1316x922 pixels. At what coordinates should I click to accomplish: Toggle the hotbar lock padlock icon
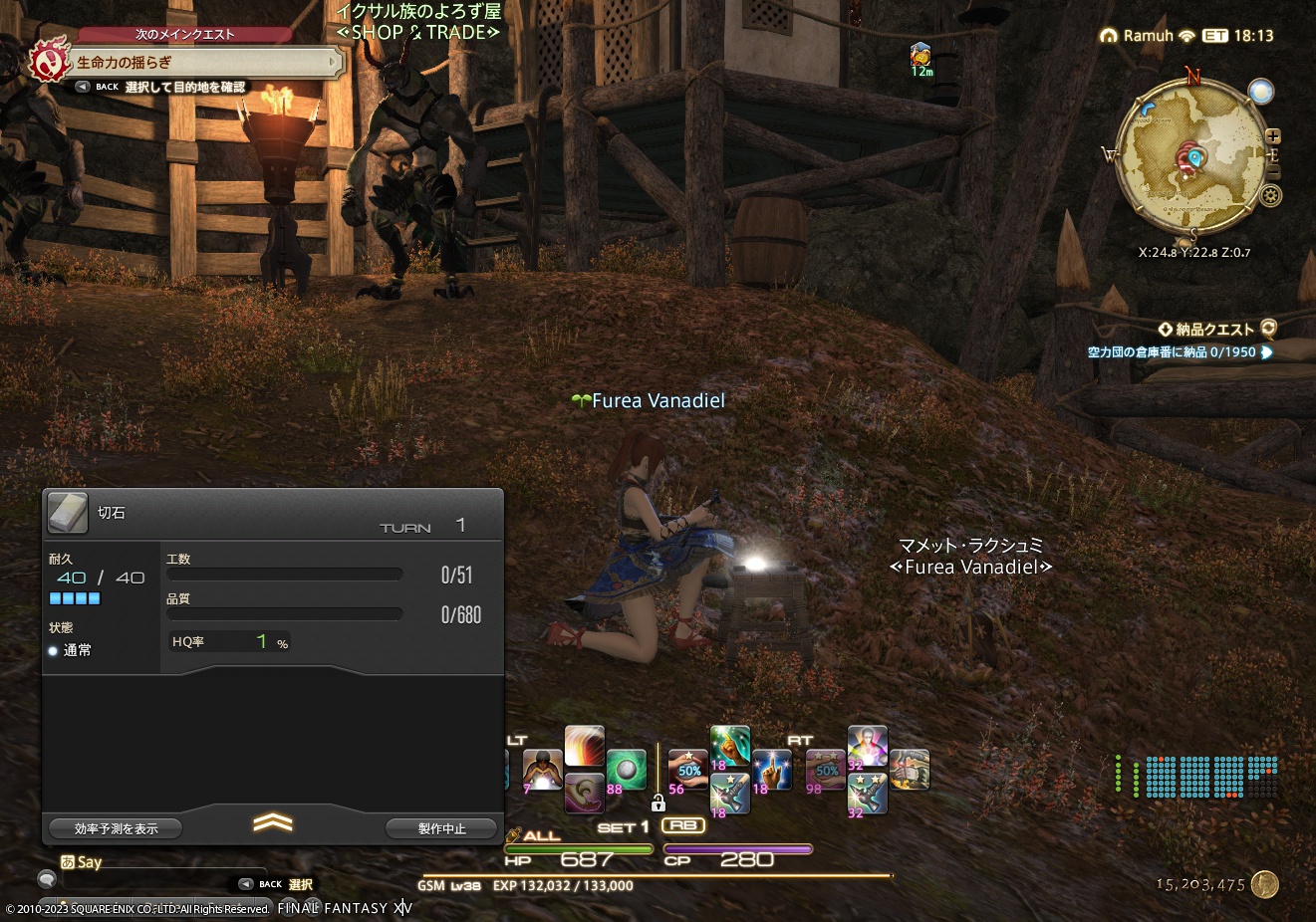(x=659, y=804)
